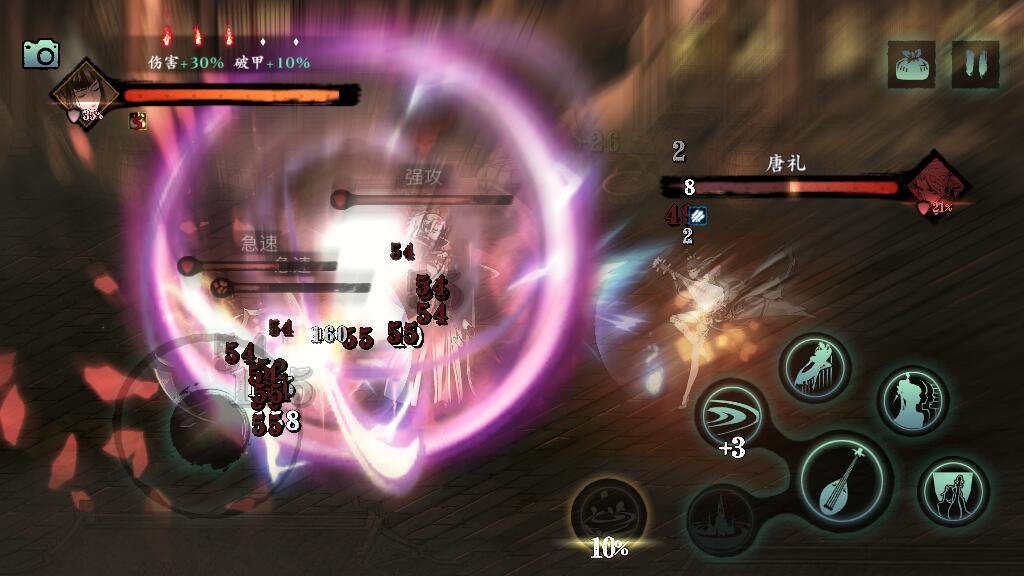1024x576 pixels.
Task: Open the item pouch bag
Action: [x=911, y=64]
